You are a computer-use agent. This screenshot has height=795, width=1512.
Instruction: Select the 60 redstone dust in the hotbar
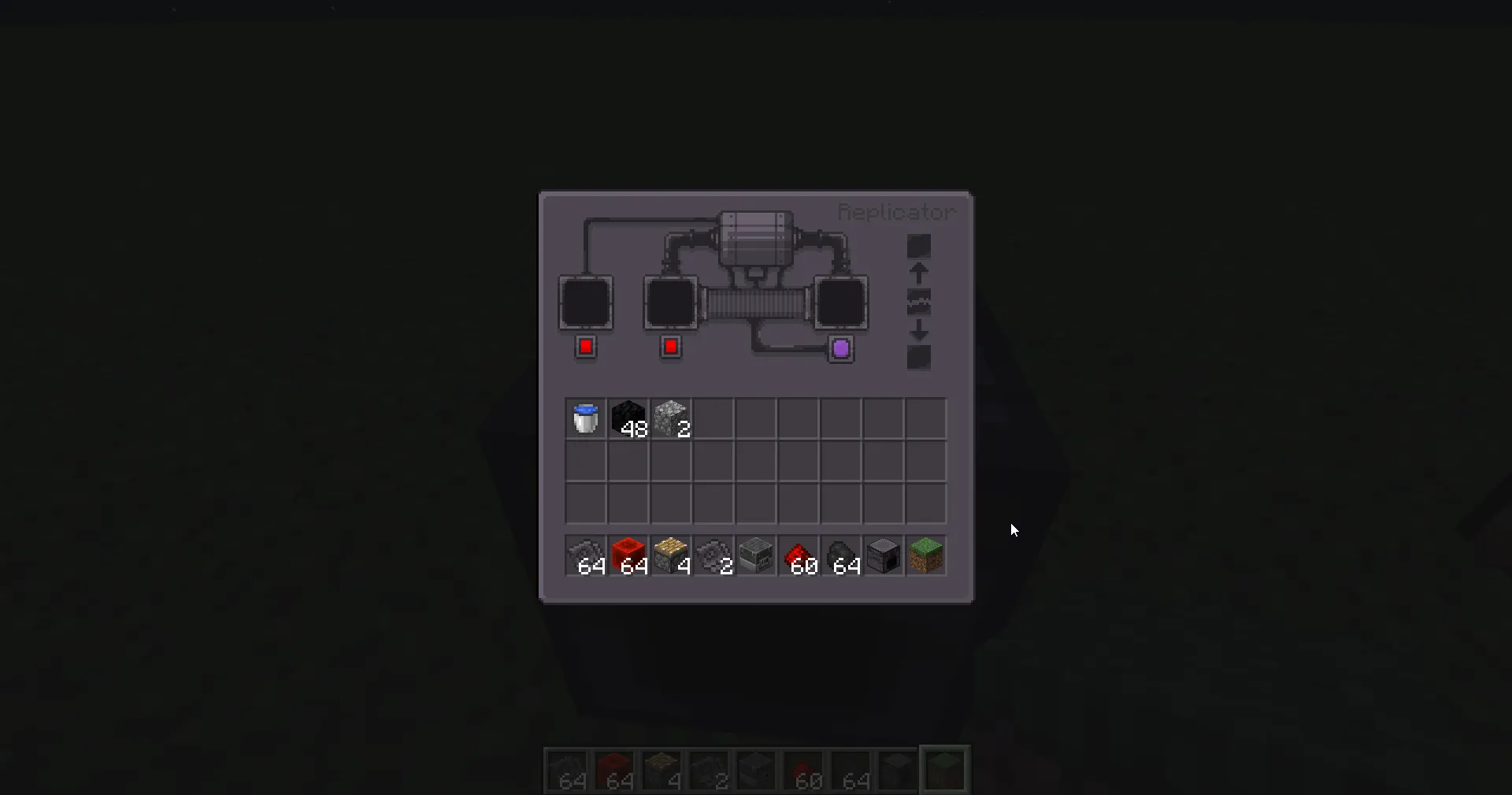tap(798, 555)
